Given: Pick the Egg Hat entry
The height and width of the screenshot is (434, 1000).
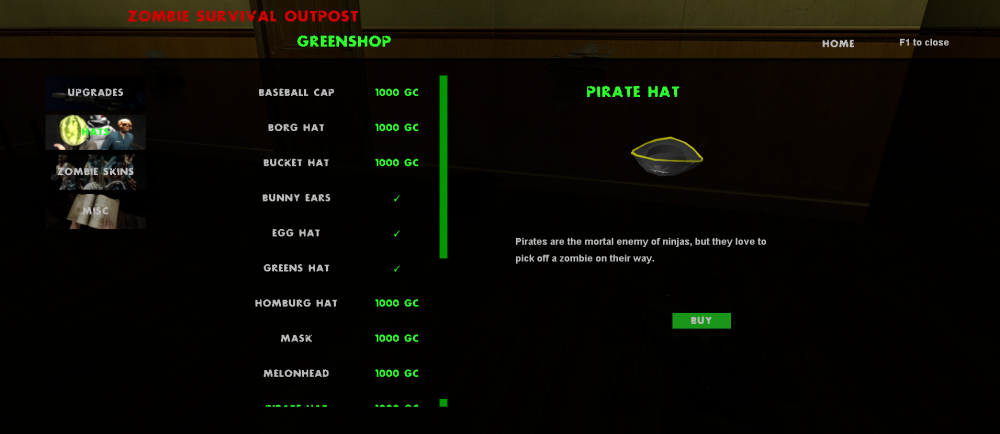Looking at the screenshot, I should 296,233.
